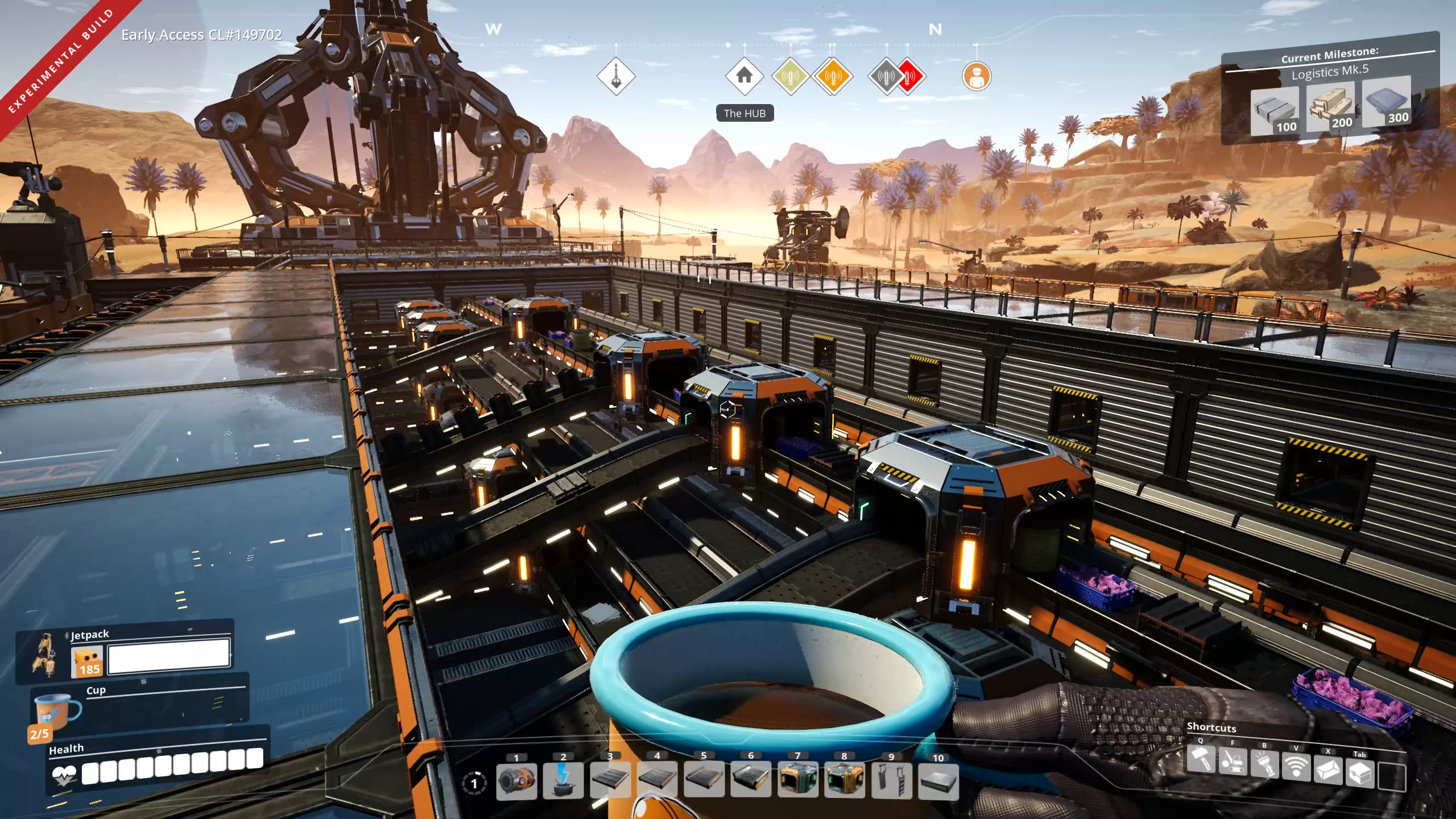Image resolution: width=1456 pixels, height=819 pixels.
Task: Click the HUB home marker on compass
Action: pyautogui.click(x=744, y=76)
